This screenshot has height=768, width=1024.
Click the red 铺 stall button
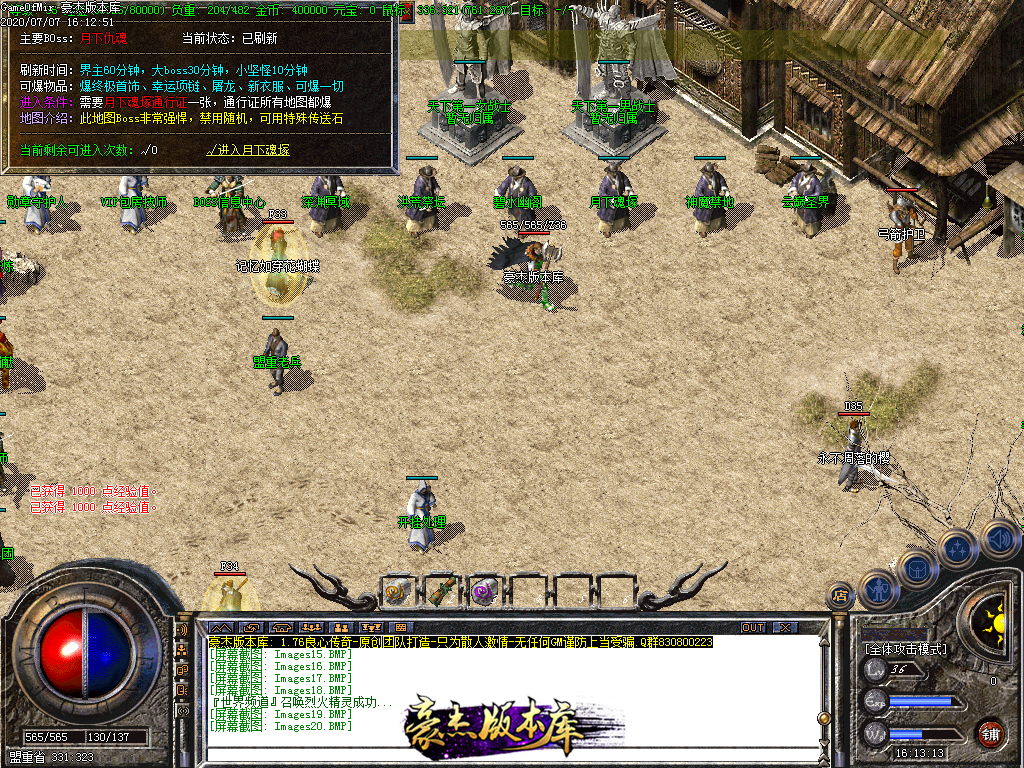tap(991, 732)
